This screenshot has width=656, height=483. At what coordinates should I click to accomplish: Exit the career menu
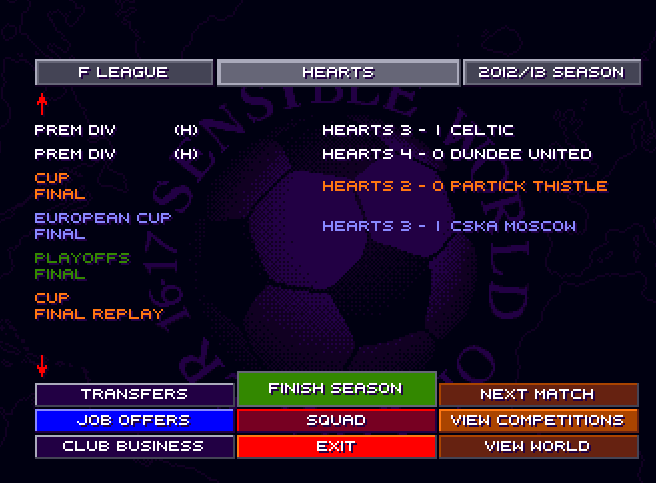tap(336, 446)
